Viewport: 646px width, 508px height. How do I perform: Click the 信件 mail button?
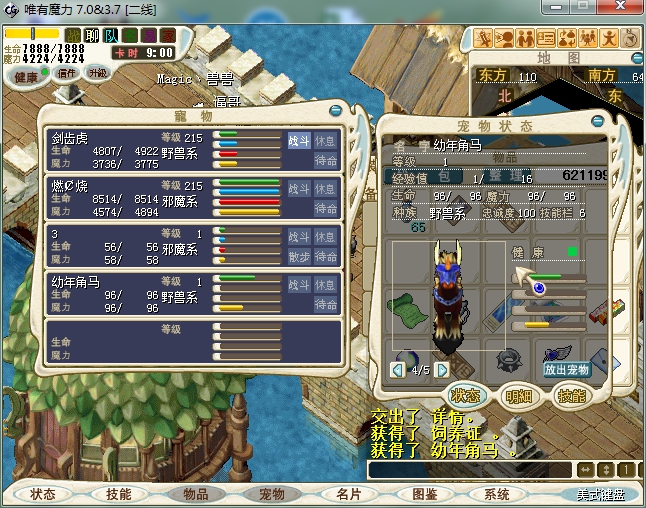click(x=68, y=73)
